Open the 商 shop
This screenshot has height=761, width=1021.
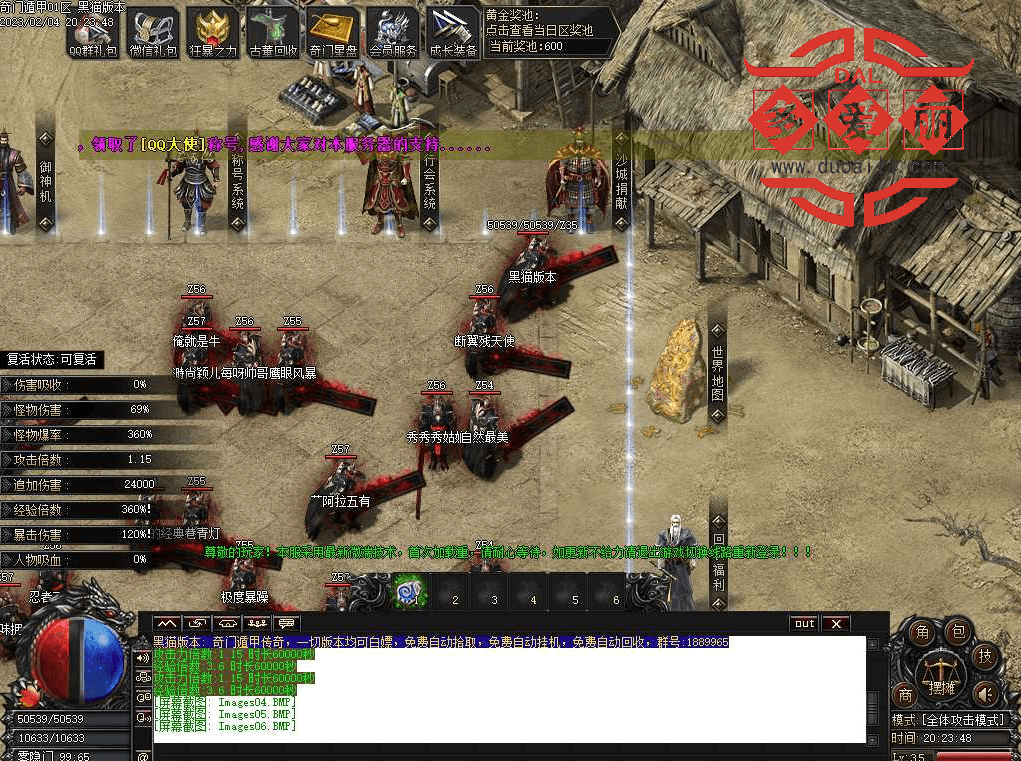[x=906, y=694]
